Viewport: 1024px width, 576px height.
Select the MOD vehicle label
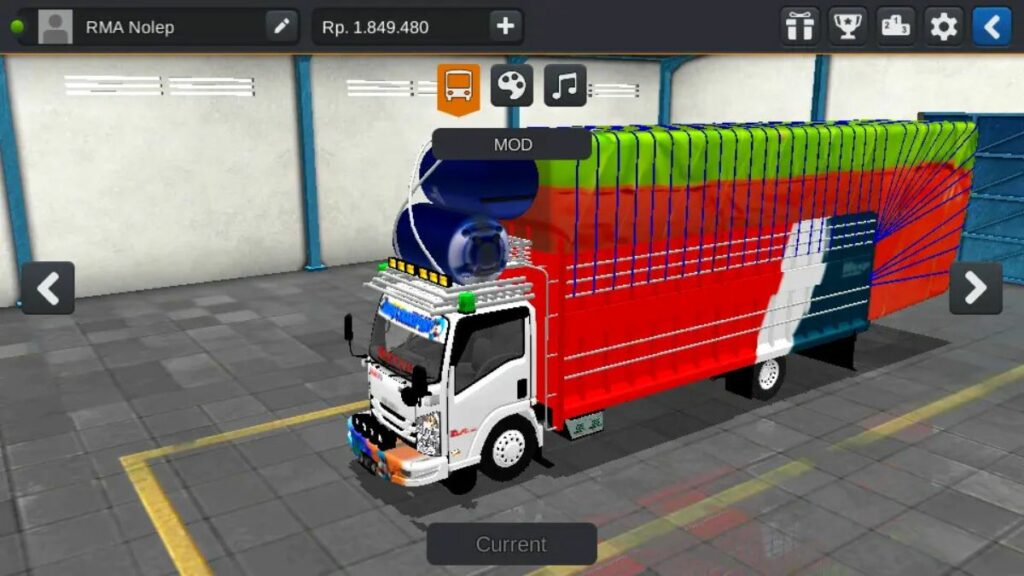click(512, 144)
